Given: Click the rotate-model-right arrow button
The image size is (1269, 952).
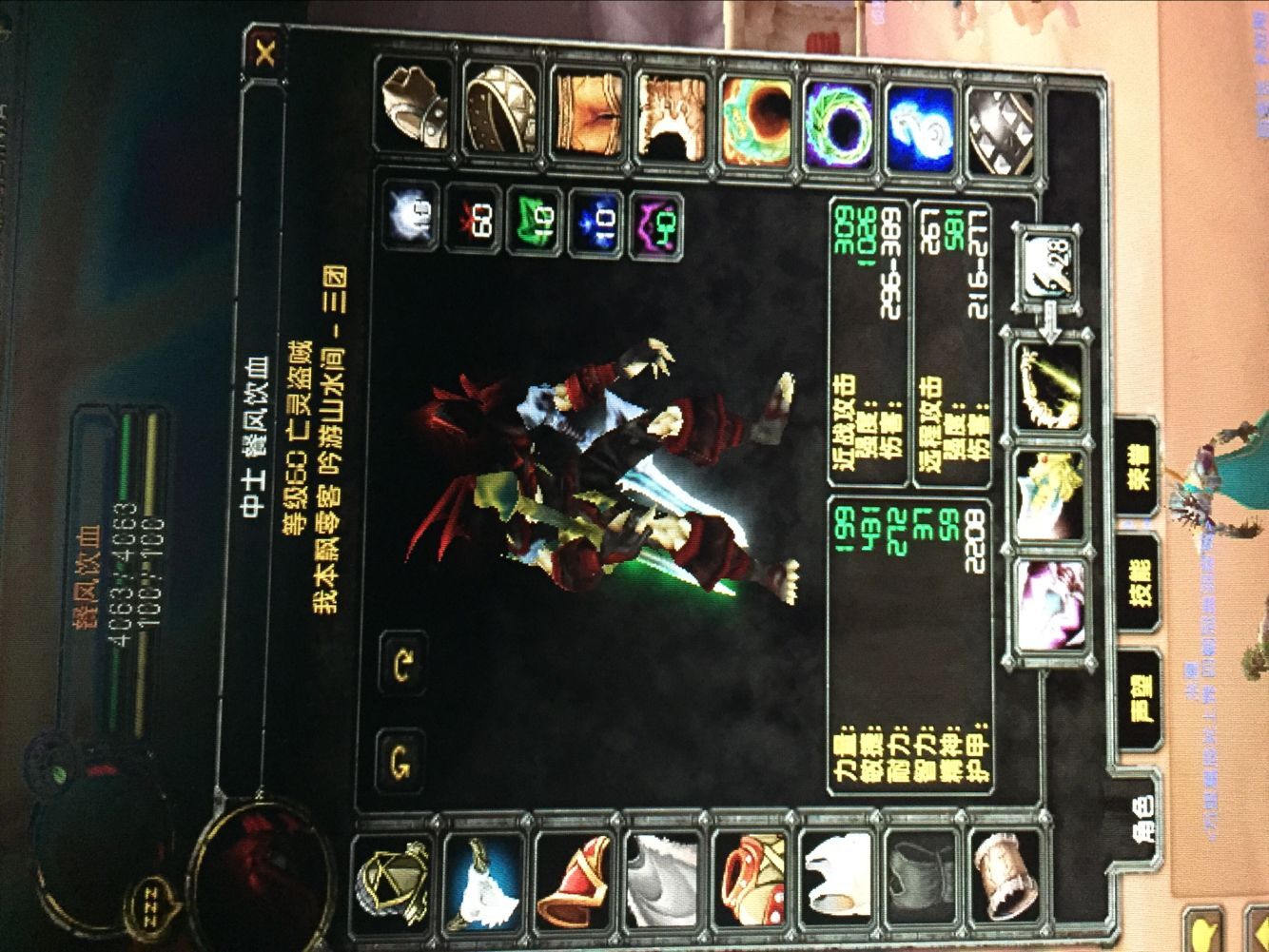Looking at the screenshot, I should click(403, 756).
